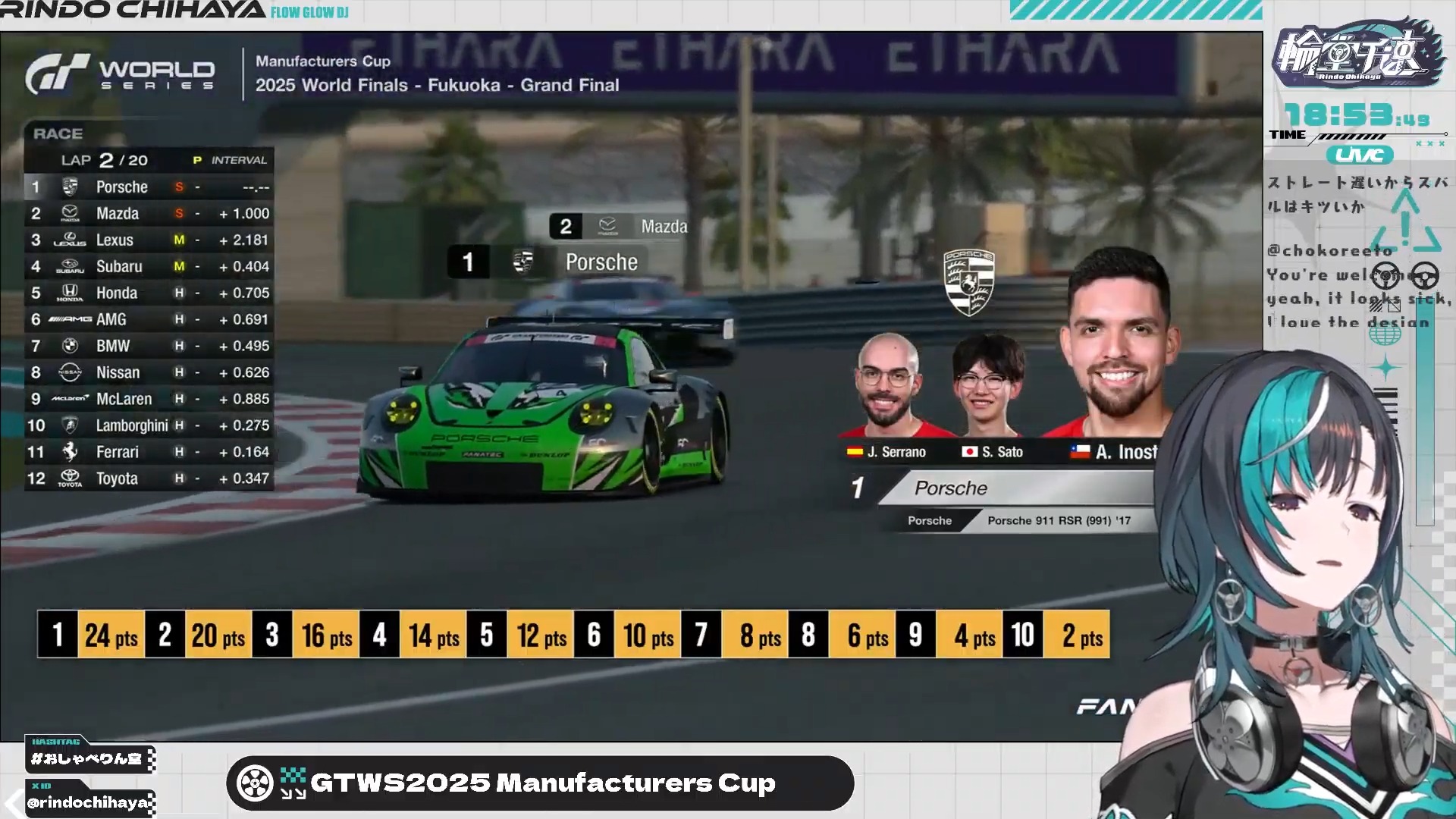Viewport: 1456px width, 819px height.
Task: Click the stream hashtag label
Action: click(88, 758)
